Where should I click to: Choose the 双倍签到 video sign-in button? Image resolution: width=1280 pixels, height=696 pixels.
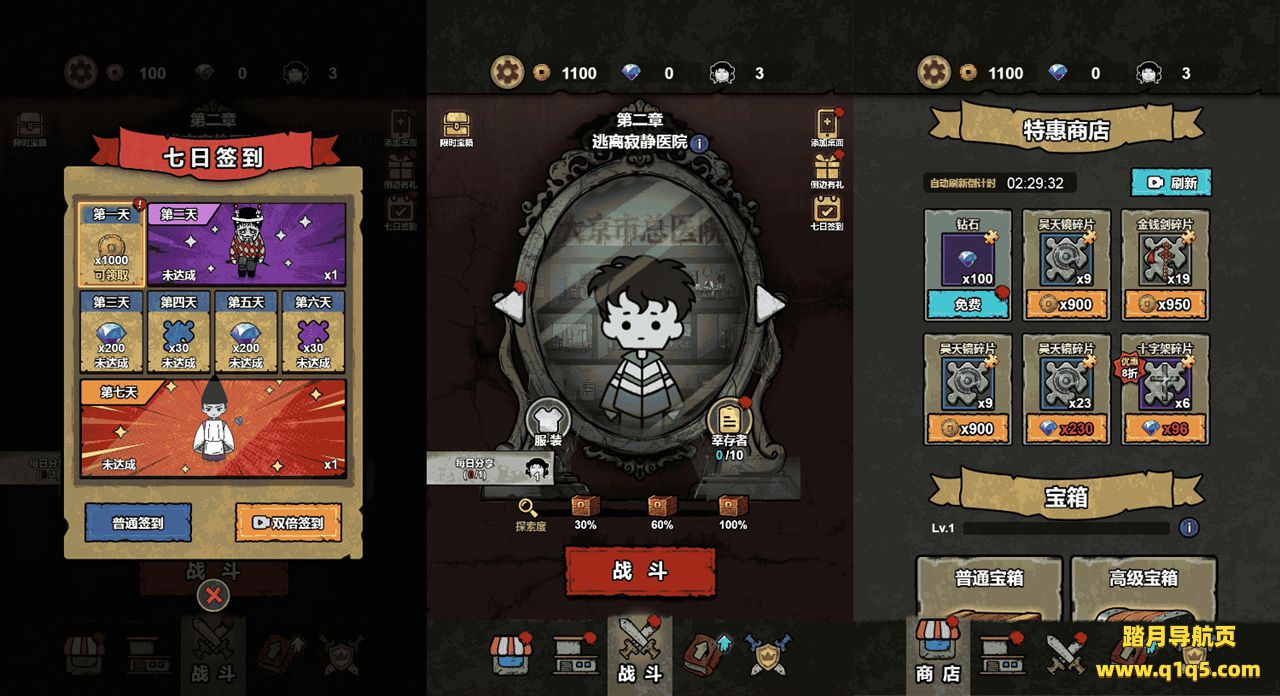click(288, 522)
